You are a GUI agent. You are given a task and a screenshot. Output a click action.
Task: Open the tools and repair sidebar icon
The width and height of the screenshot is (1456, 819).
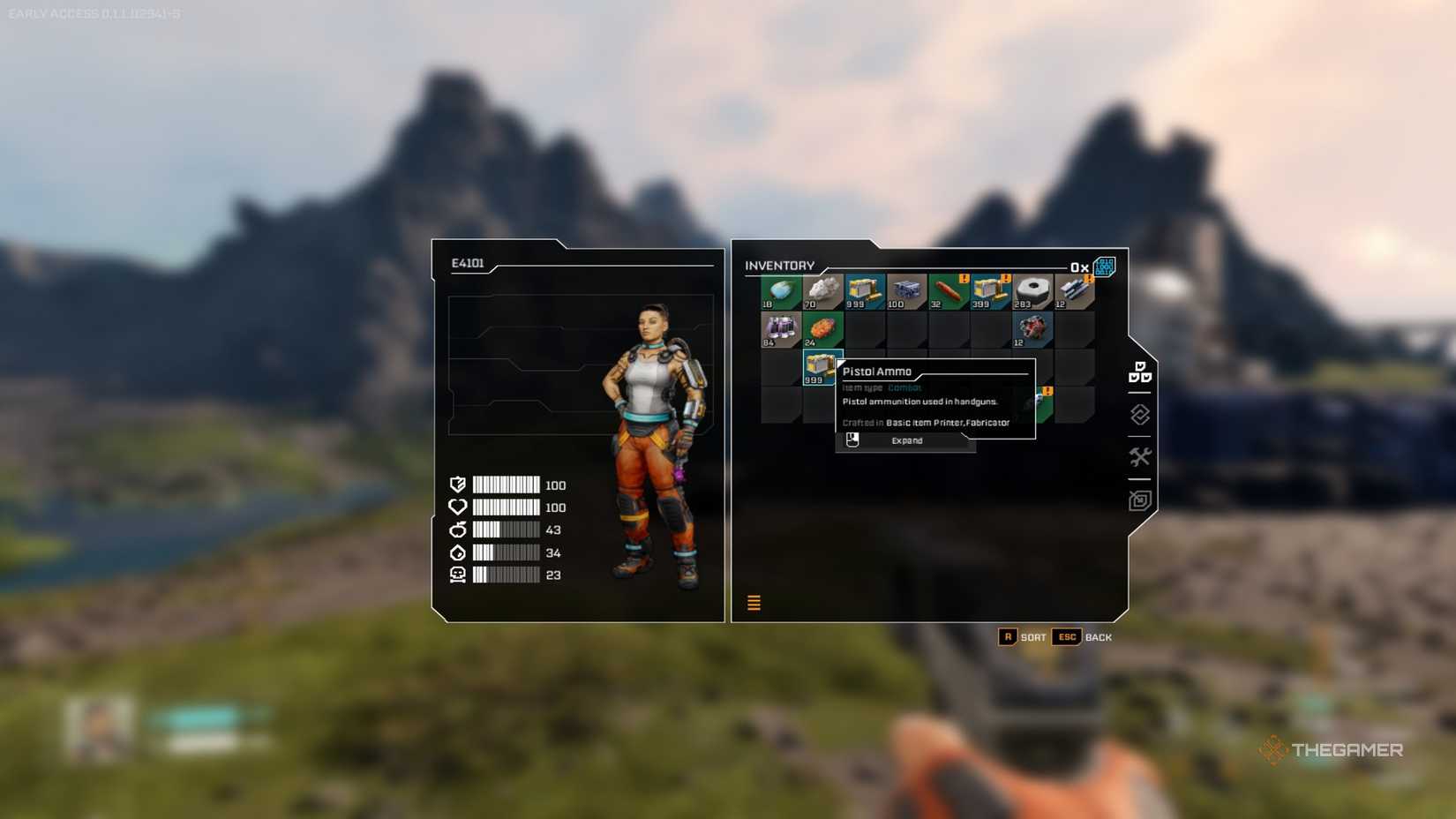1139,456
